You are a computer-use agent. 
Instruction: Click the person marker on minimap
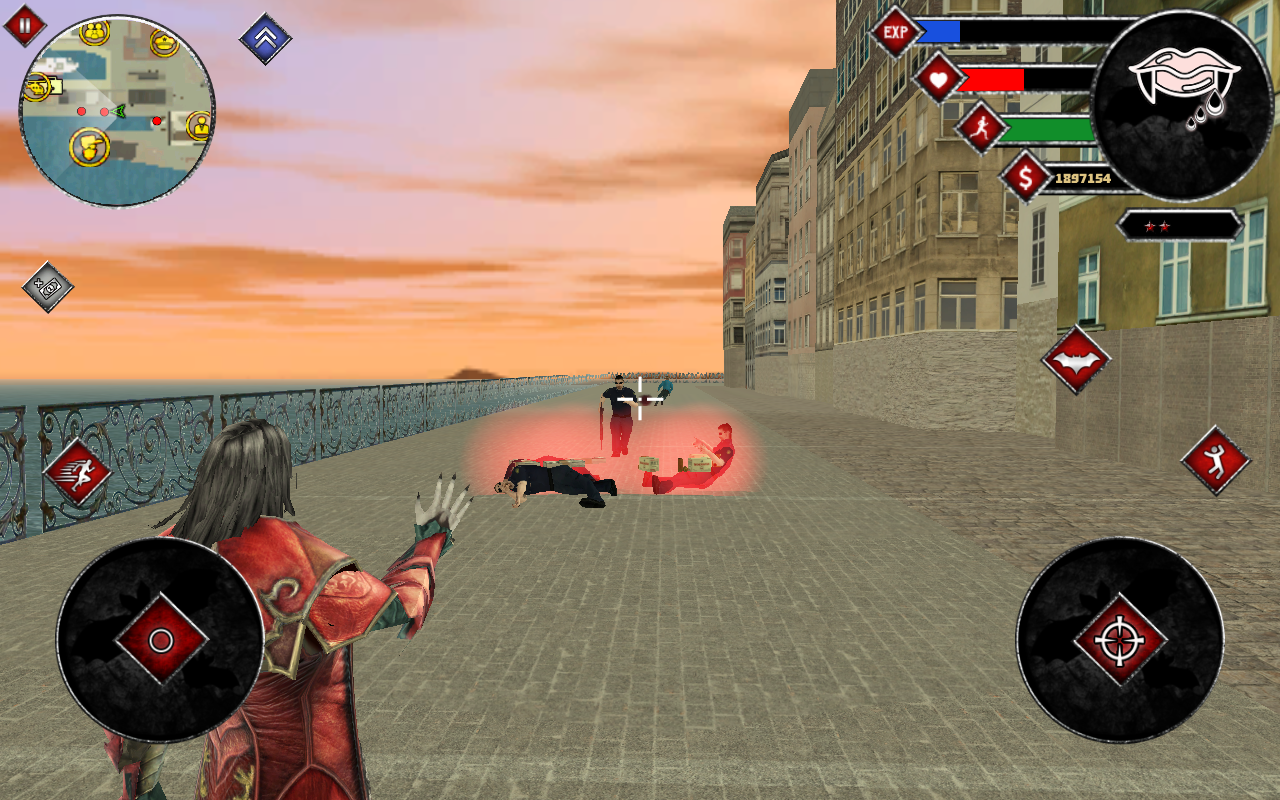point(200,124)
